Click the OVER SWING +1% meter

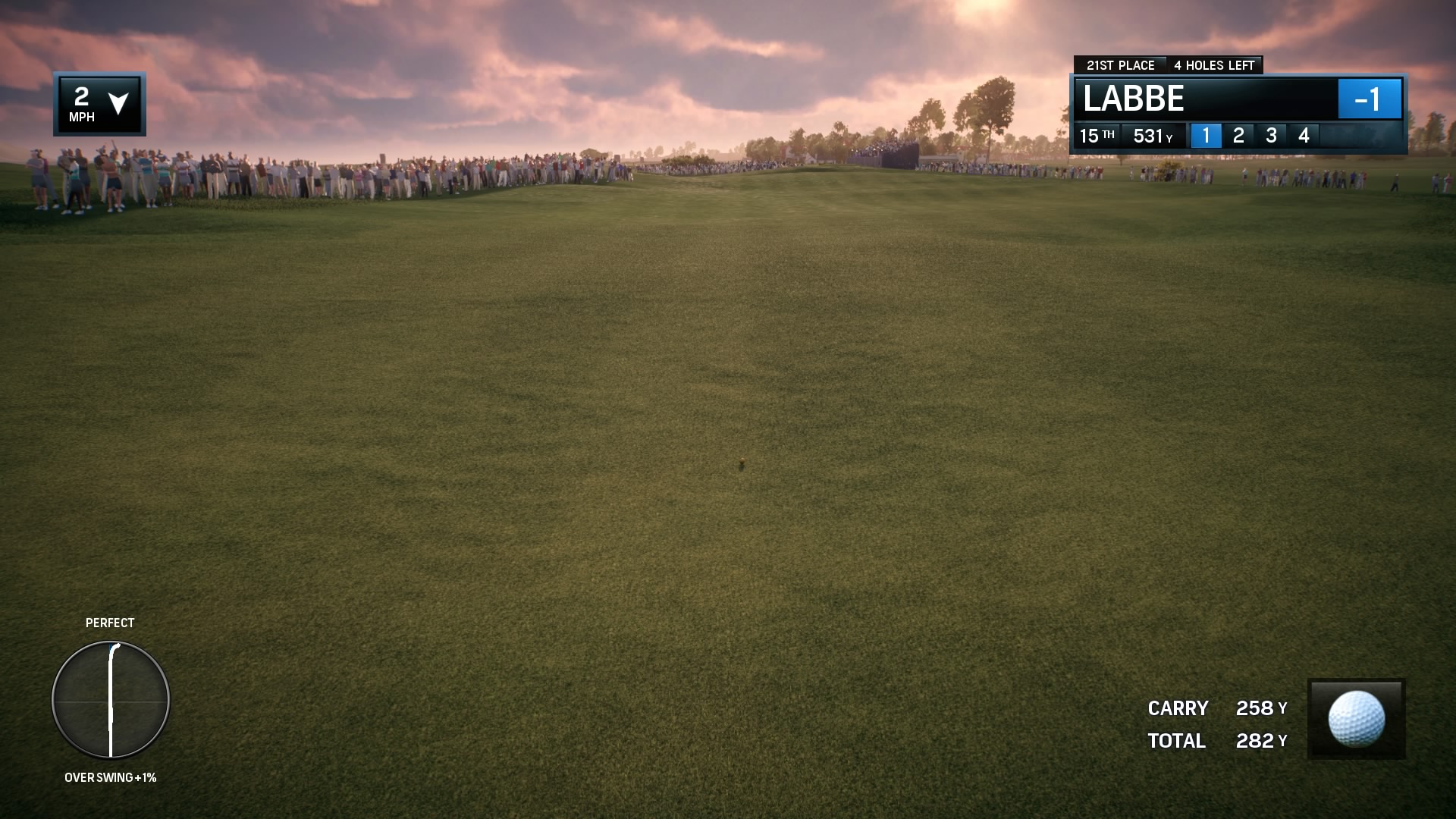coord(111,777)
